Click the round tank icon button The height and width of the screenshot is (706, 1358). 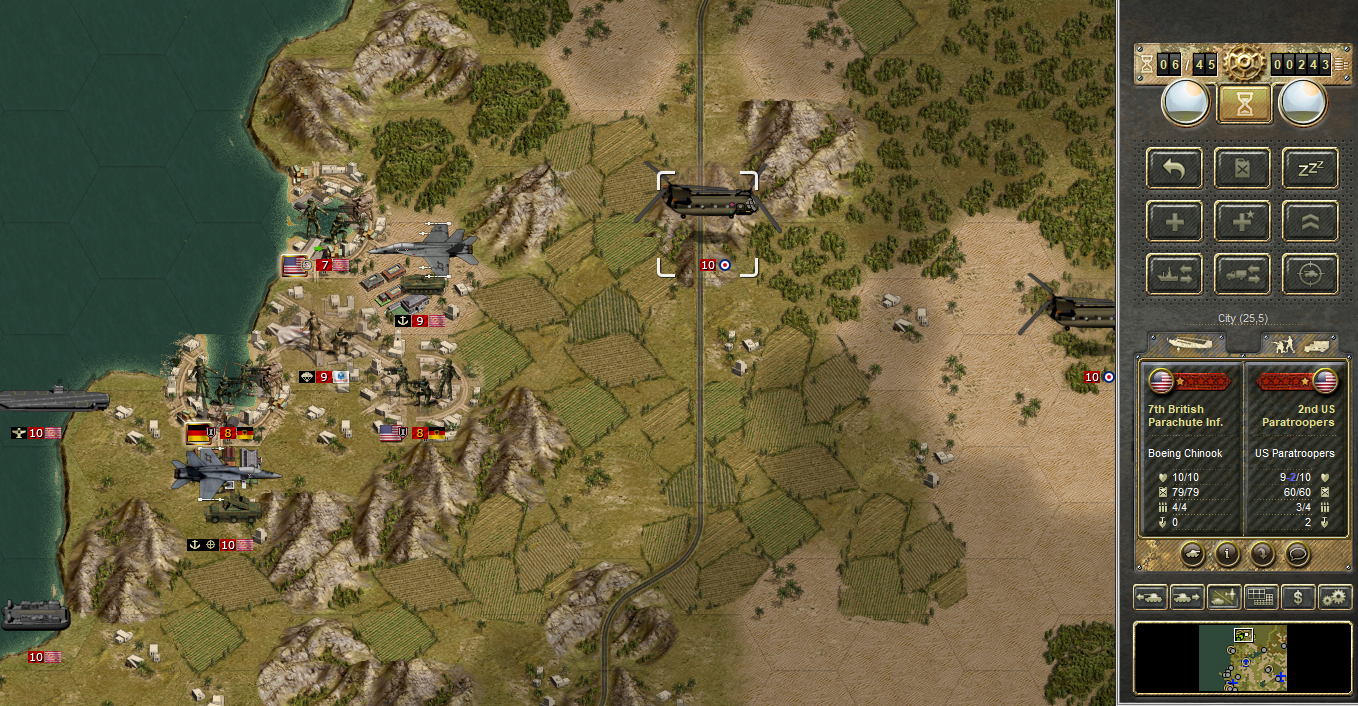point(1193,553)
